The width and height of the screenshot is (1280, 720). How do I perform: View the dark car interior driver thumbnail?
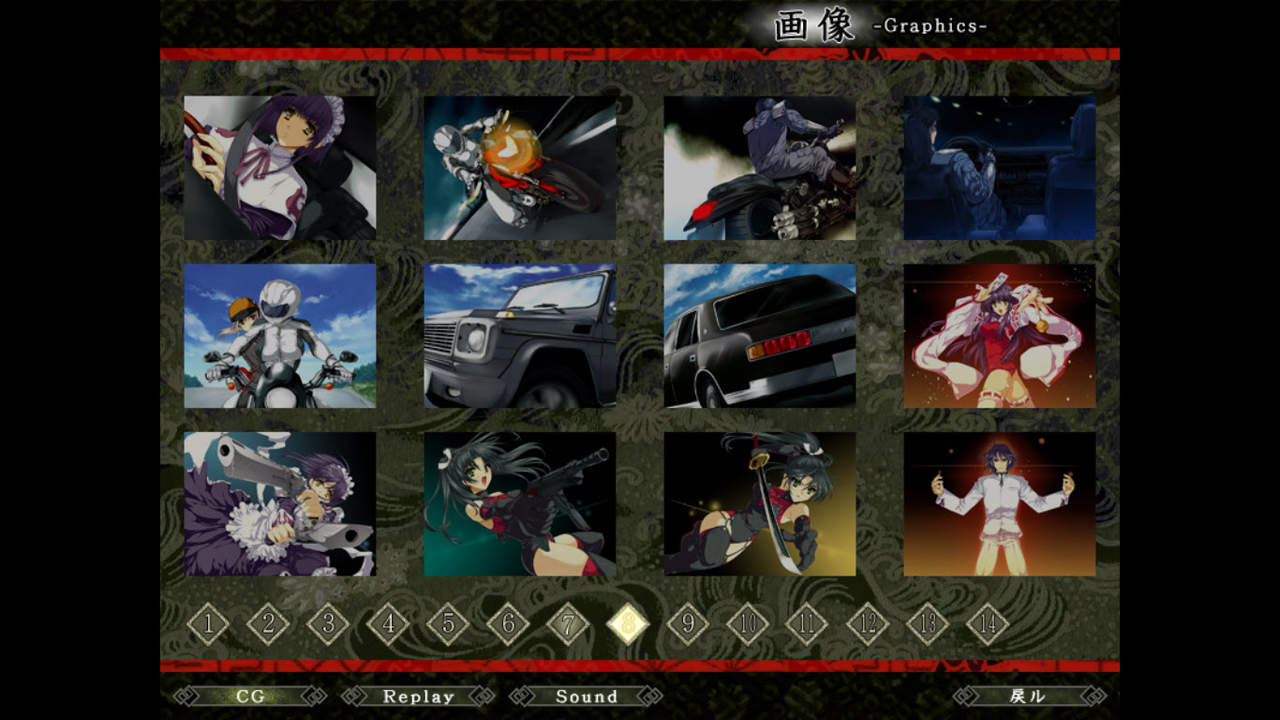click(1000, 168)
